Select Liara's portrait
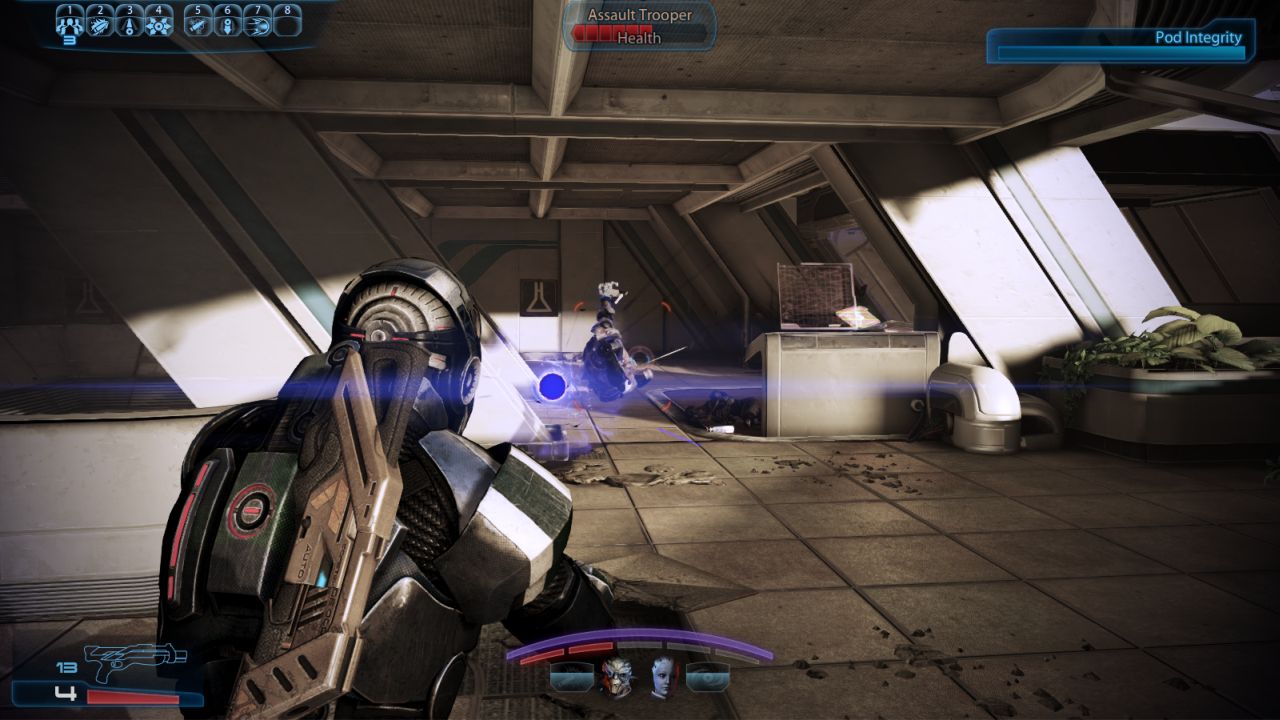Viewport: 1280px width, 720px height. click(x=662, y=678)
